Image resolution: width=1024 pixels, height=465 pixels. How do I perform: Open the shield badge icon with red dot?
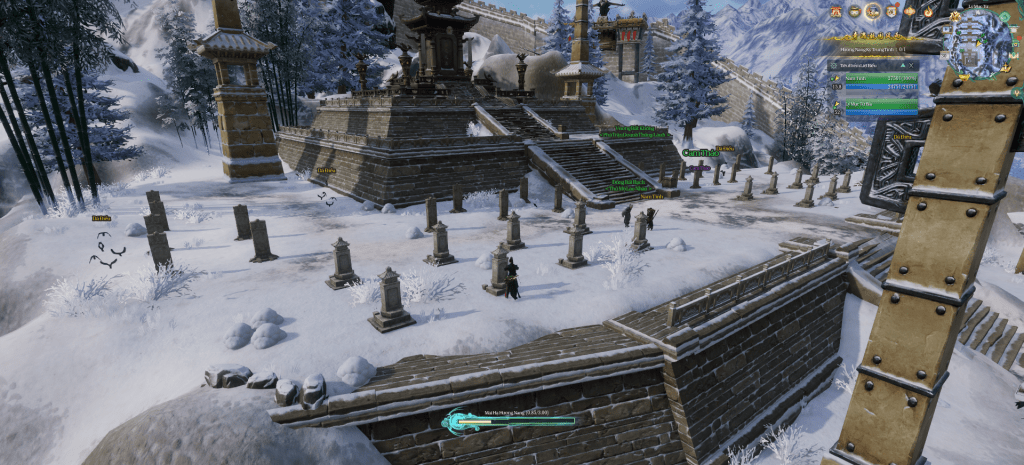[891, 11]
